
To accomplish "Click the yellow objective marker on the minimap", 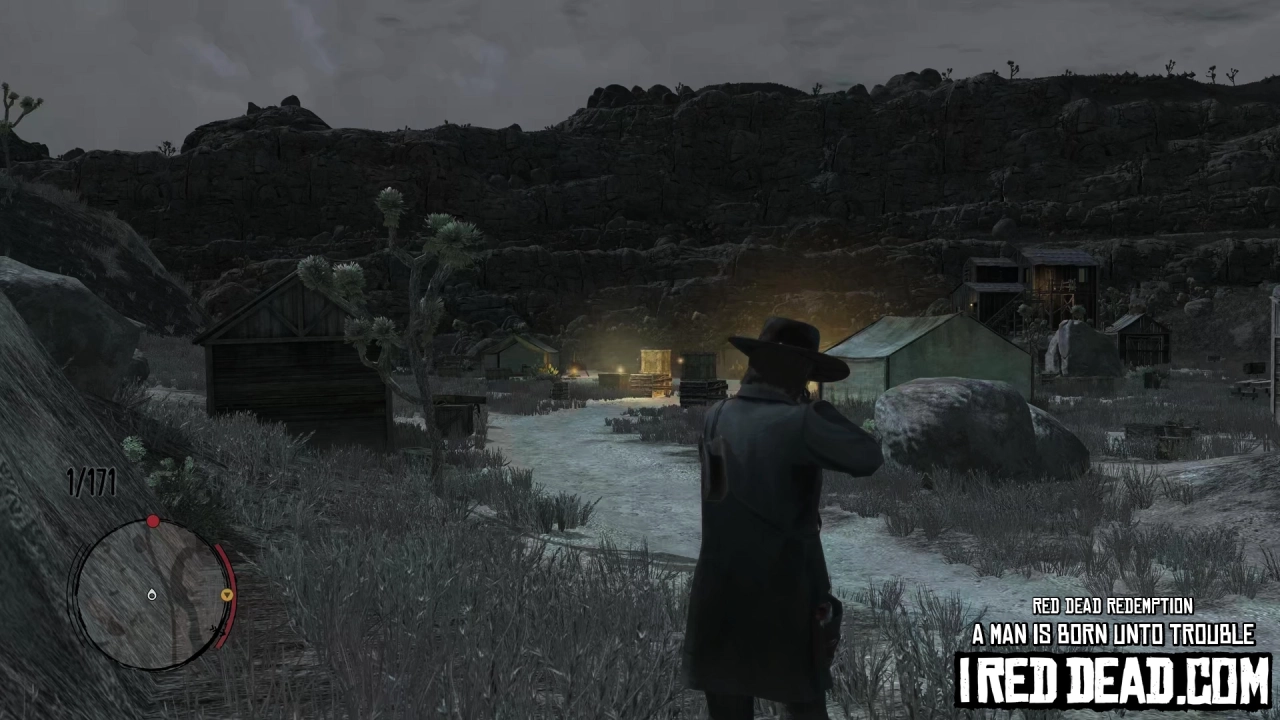I will click(227, 594).
